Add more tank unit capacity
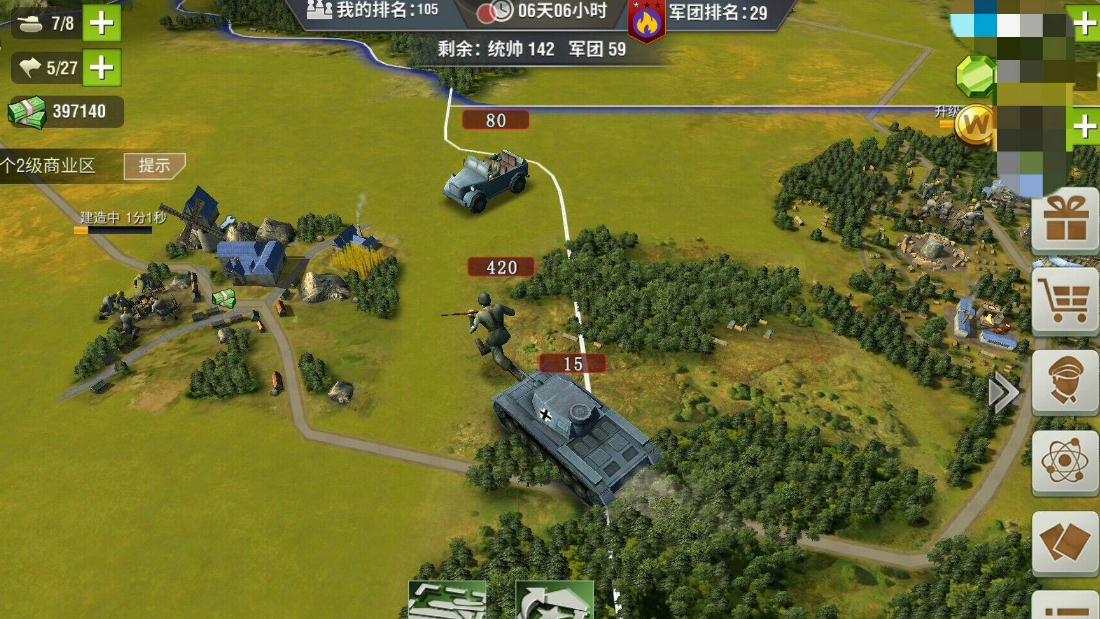Screen dimensions: 1100x619 [101, 22]
